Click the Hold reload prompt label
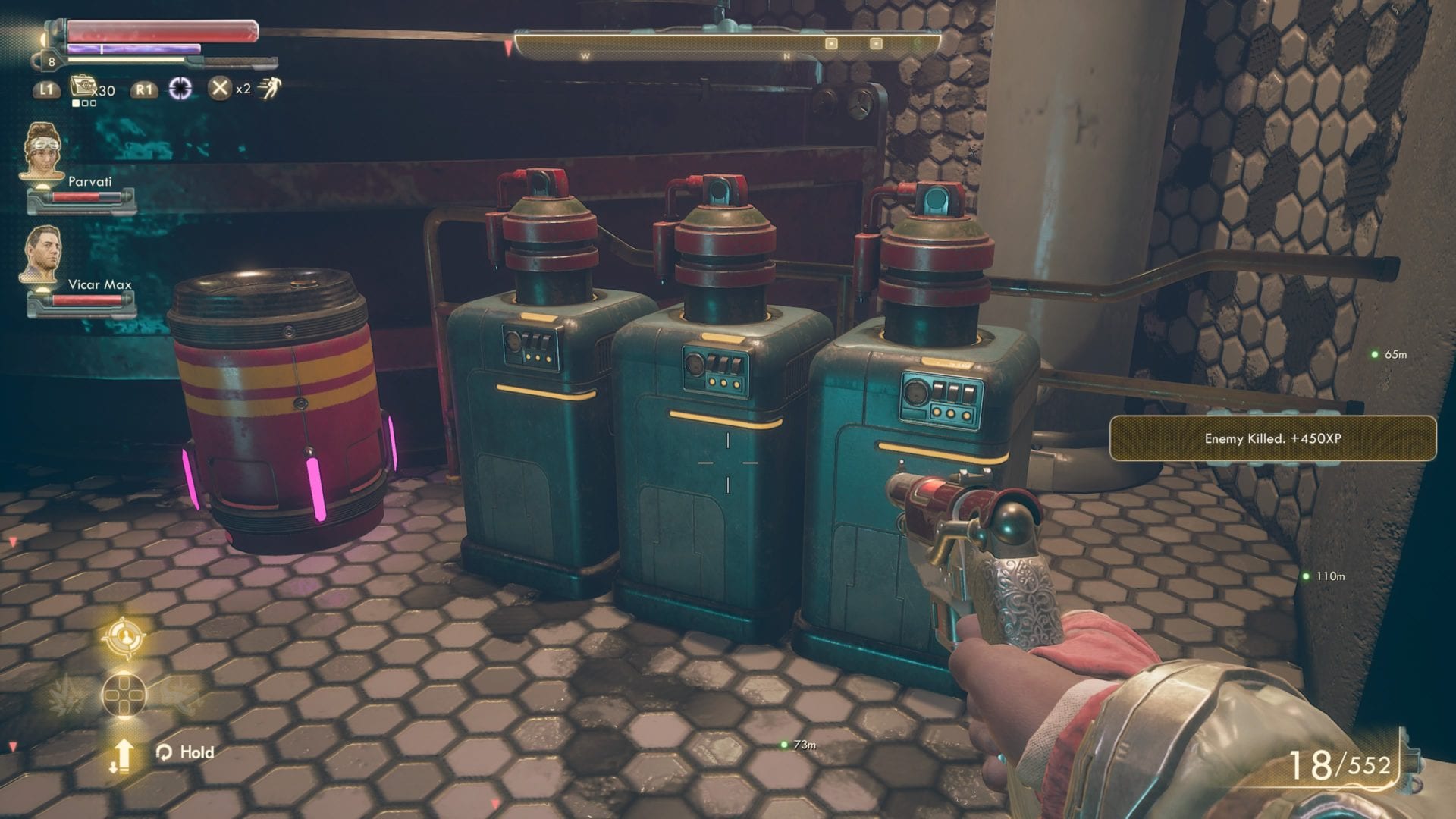This screenshot has height=819, width=1456. 197,752
